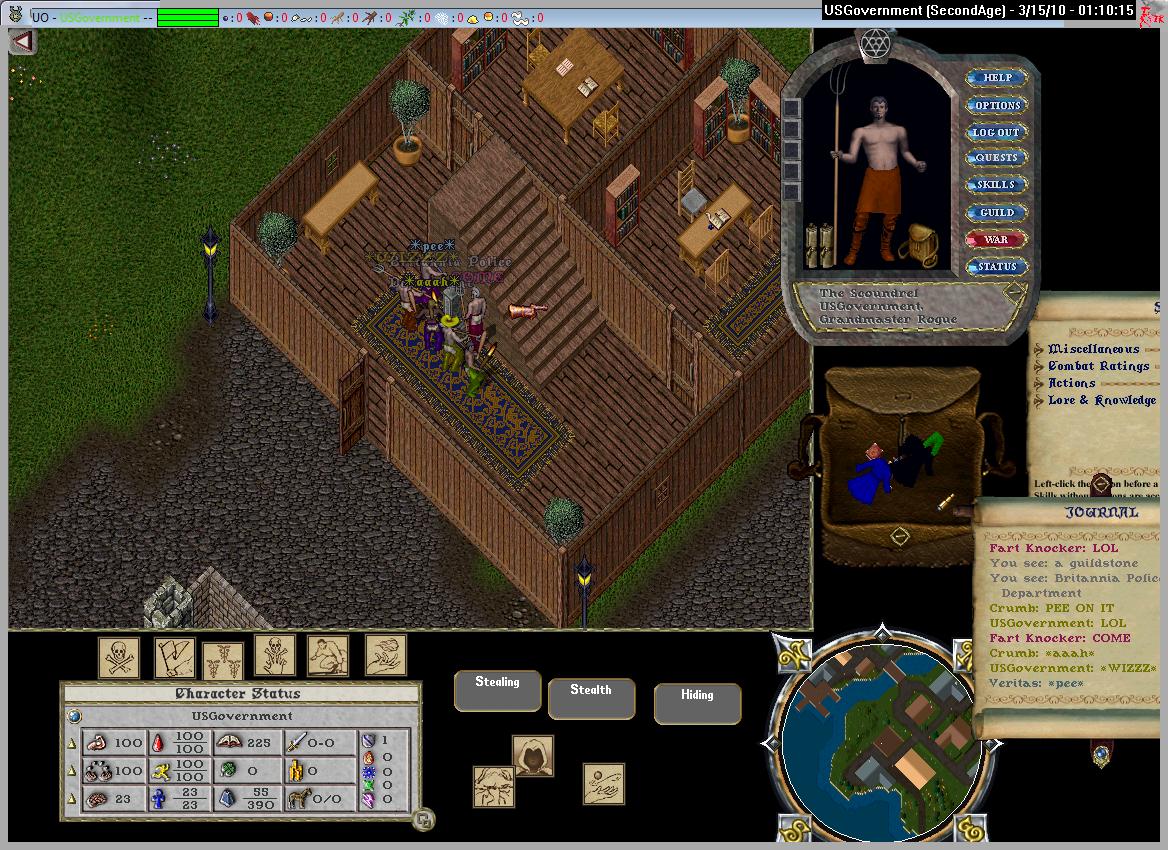
Task: Click the hooded figure macro icon
Action: (x=533, y=756)
